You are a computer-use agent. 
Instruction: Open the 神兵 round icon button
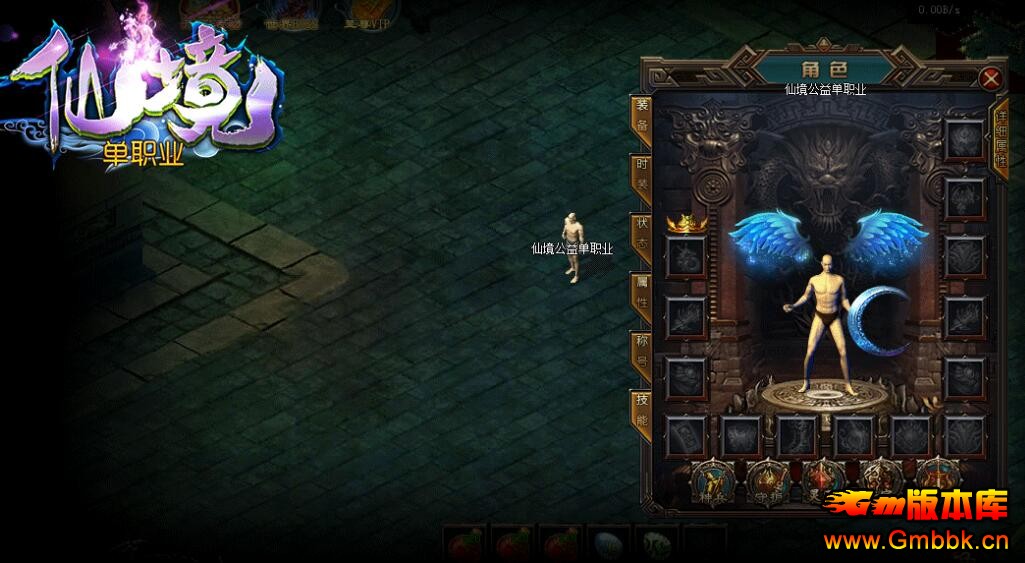(x=713, y=480)
